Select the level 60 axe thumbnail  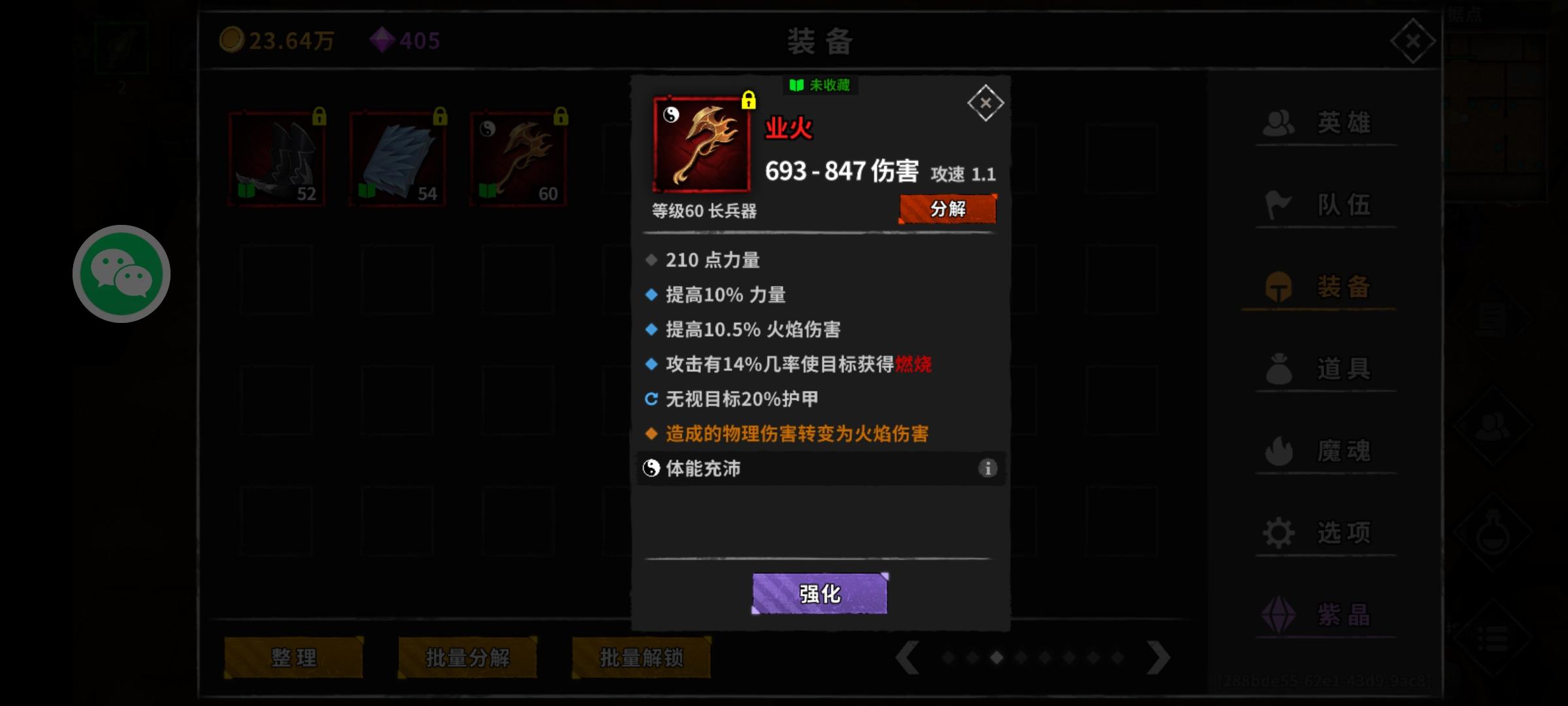coord(517,157)
